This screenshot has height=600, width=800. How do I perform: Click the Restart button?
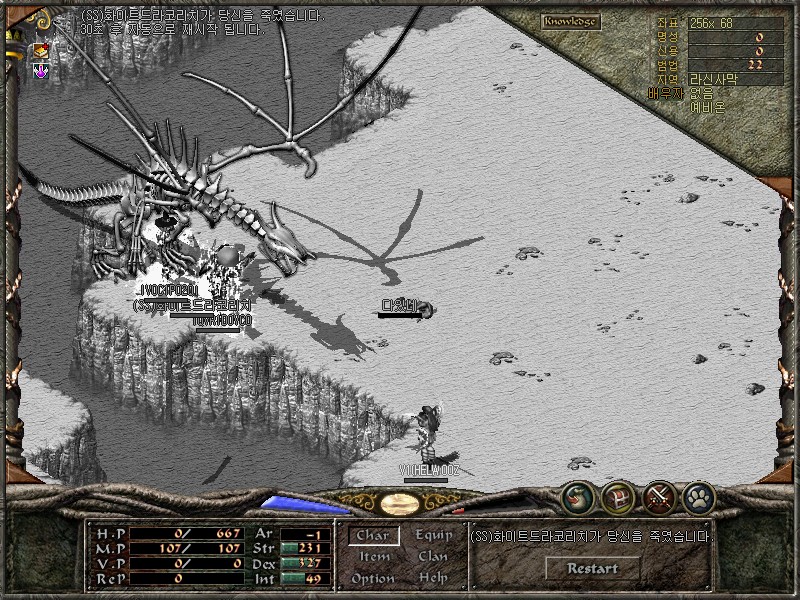click(592, 568)
